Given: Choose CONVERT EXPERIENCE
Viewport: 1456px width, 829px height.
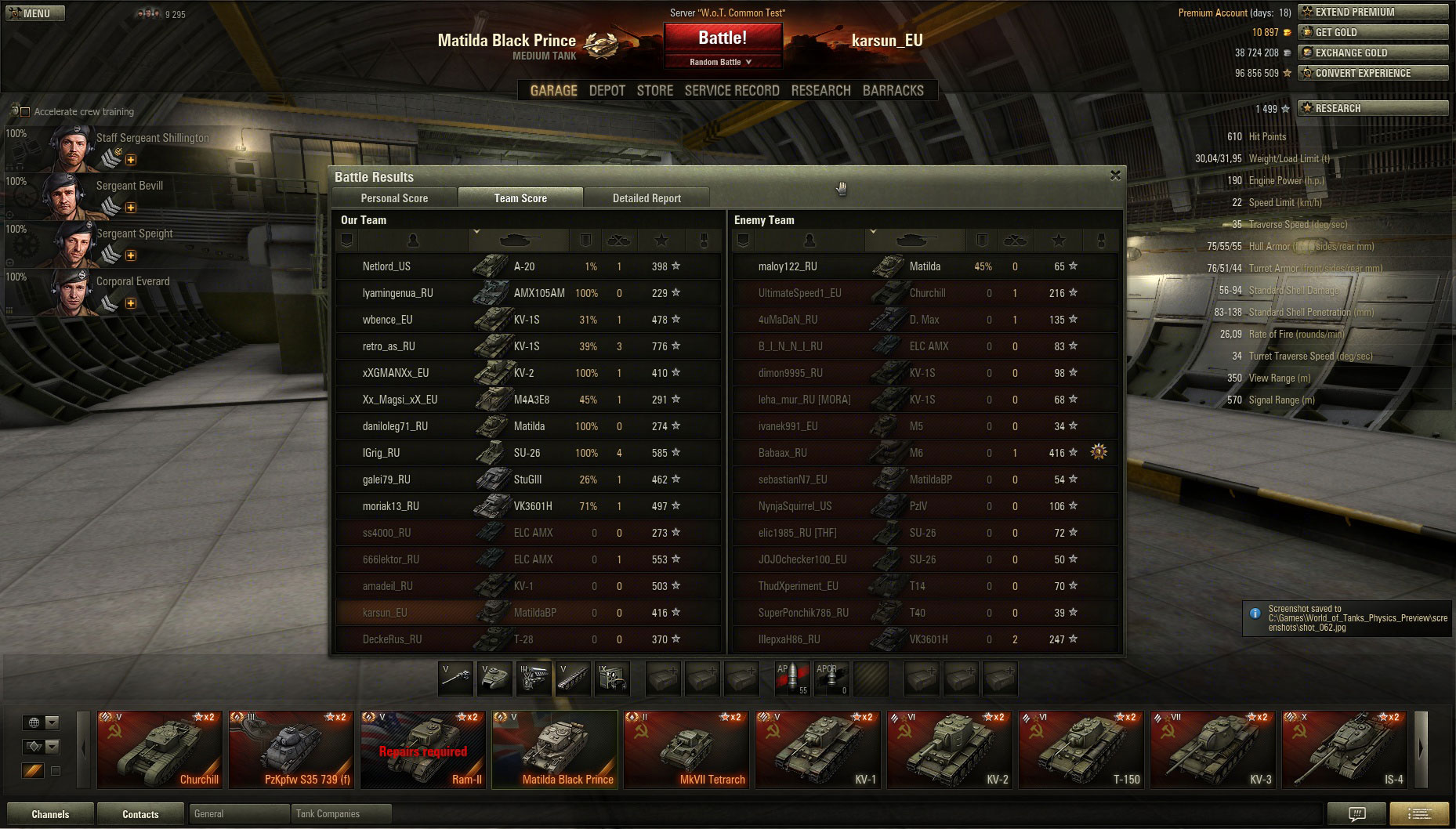Looking at the screenshot, I should (x=1372, y=73).
